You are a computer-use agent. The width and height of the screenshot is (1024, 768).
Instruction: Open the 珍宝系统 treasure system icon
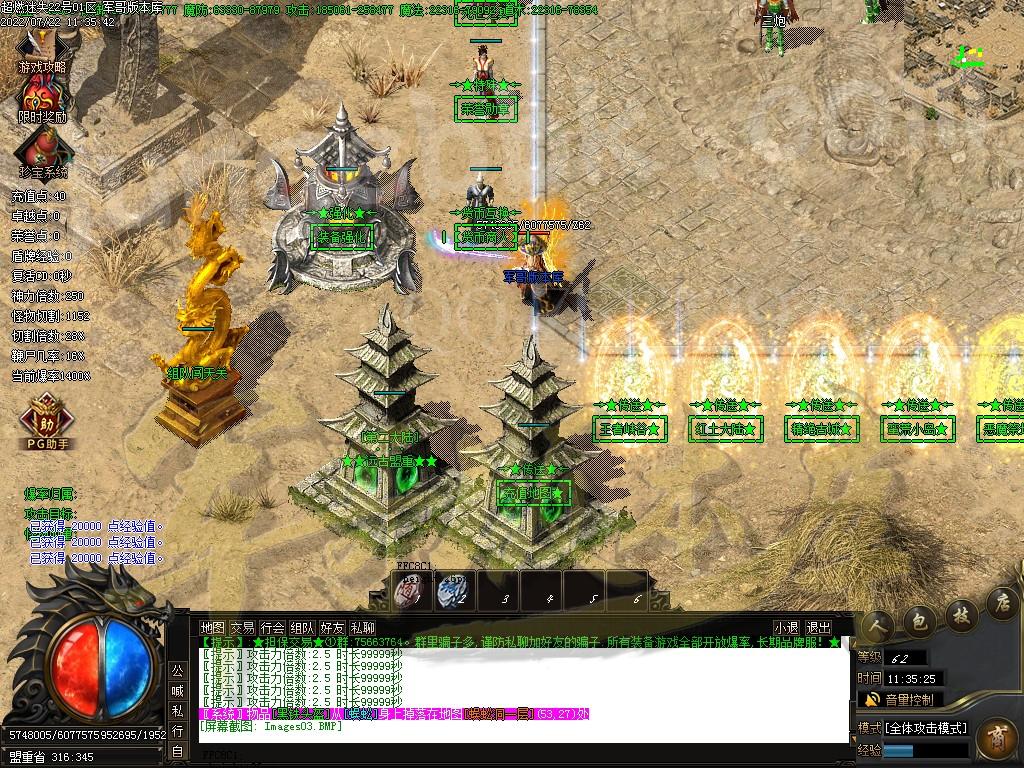[x=42, y=152]
